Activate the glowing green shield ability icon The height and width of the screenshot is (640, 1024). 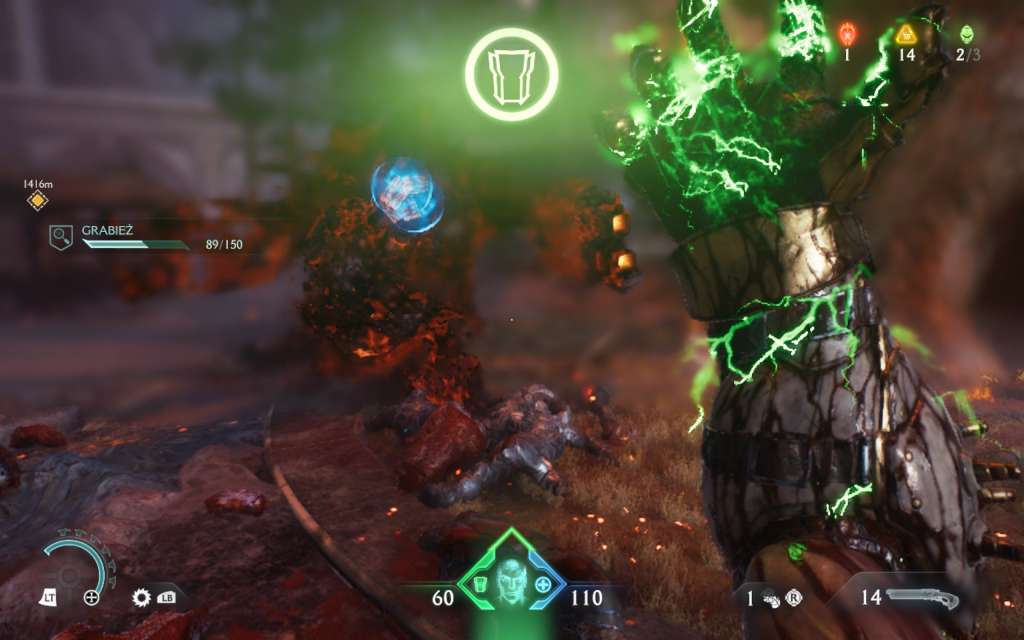point(511,73)
